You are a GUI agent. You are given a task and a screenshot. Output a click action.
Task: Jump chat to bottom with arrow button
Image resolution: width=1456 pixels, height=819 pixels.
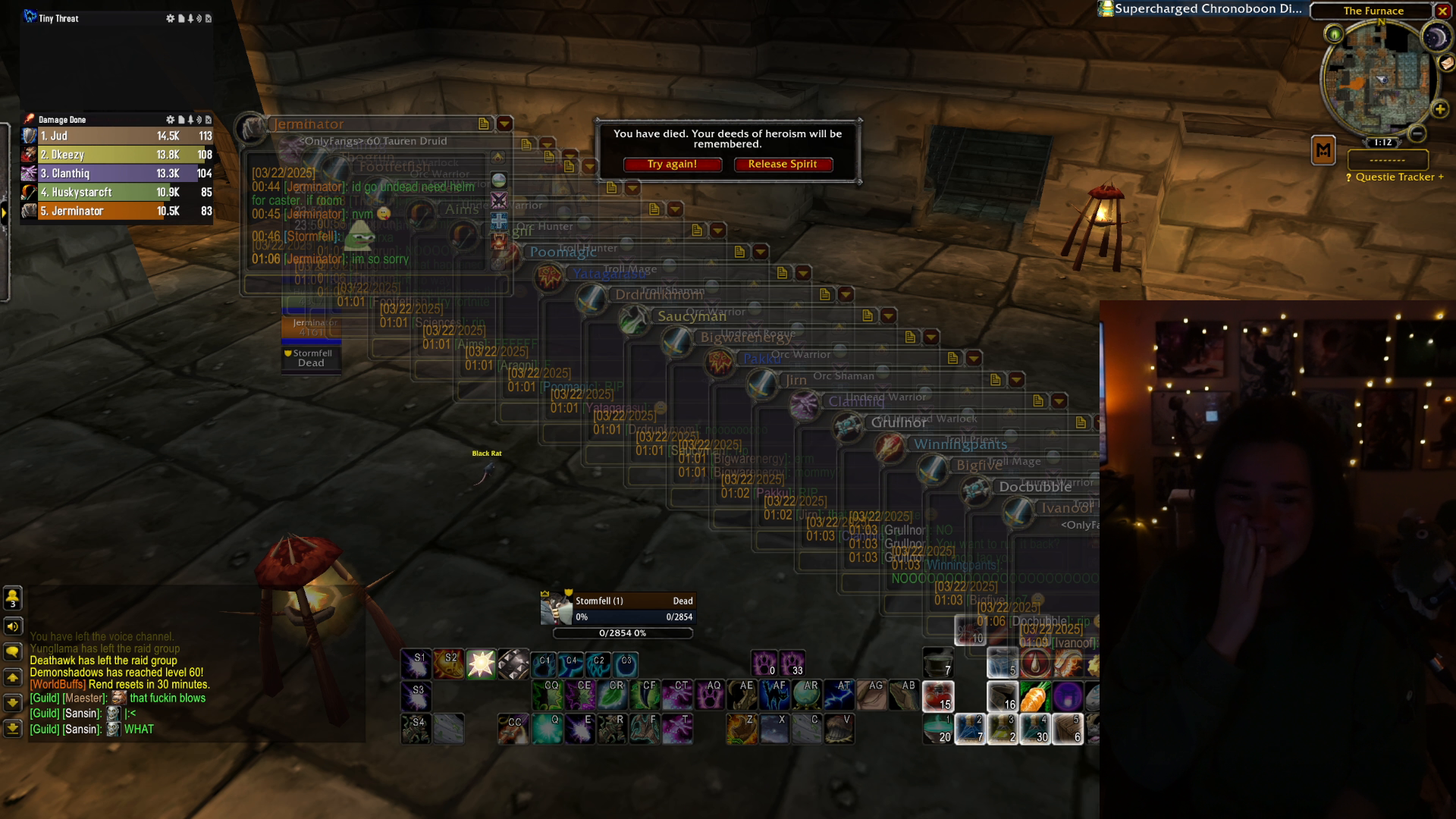(13, 729)
